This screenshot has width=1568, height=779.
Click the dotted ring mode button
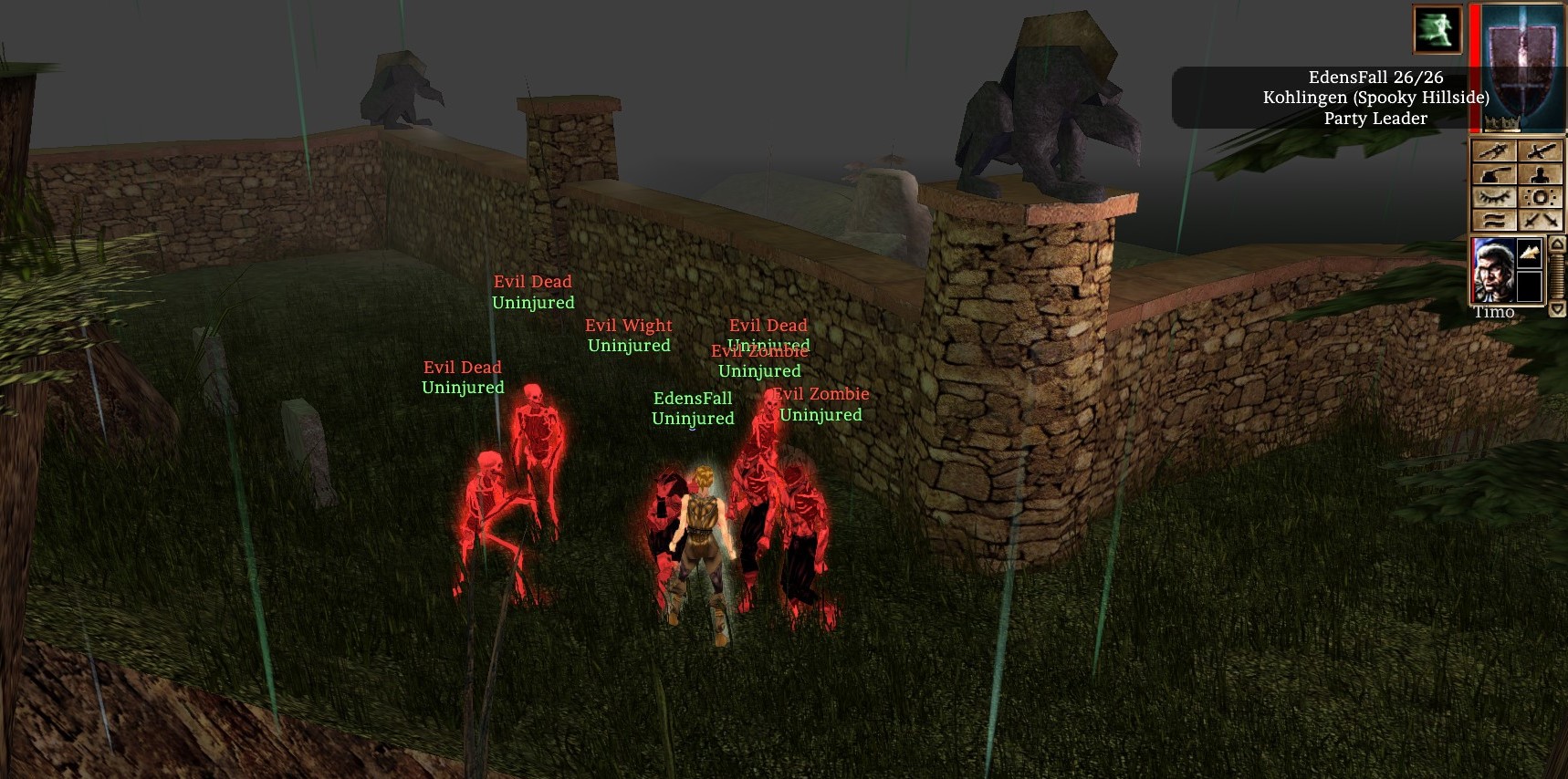point(1541,197)
